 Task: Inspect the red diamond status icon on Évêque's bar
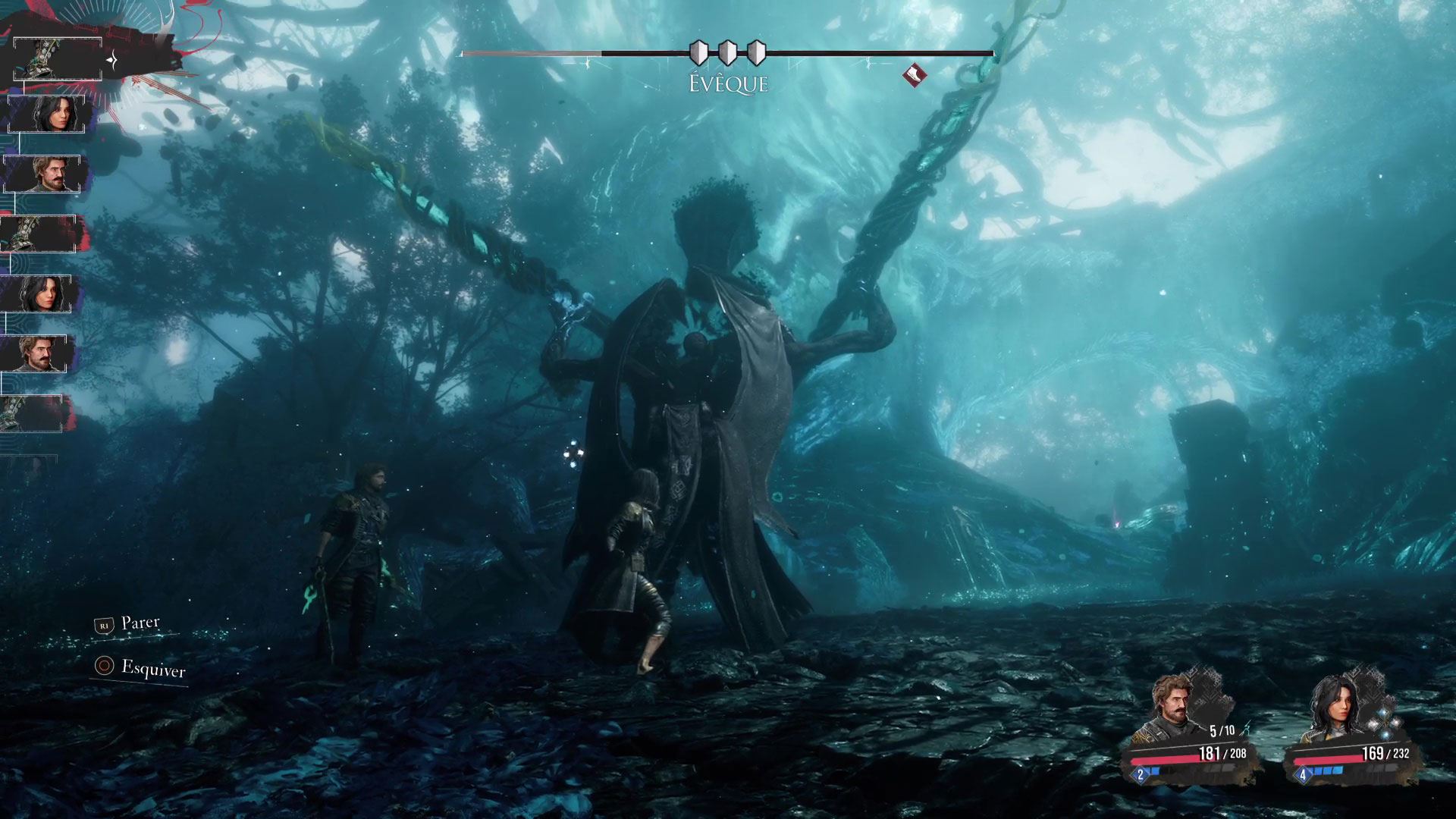915,74
